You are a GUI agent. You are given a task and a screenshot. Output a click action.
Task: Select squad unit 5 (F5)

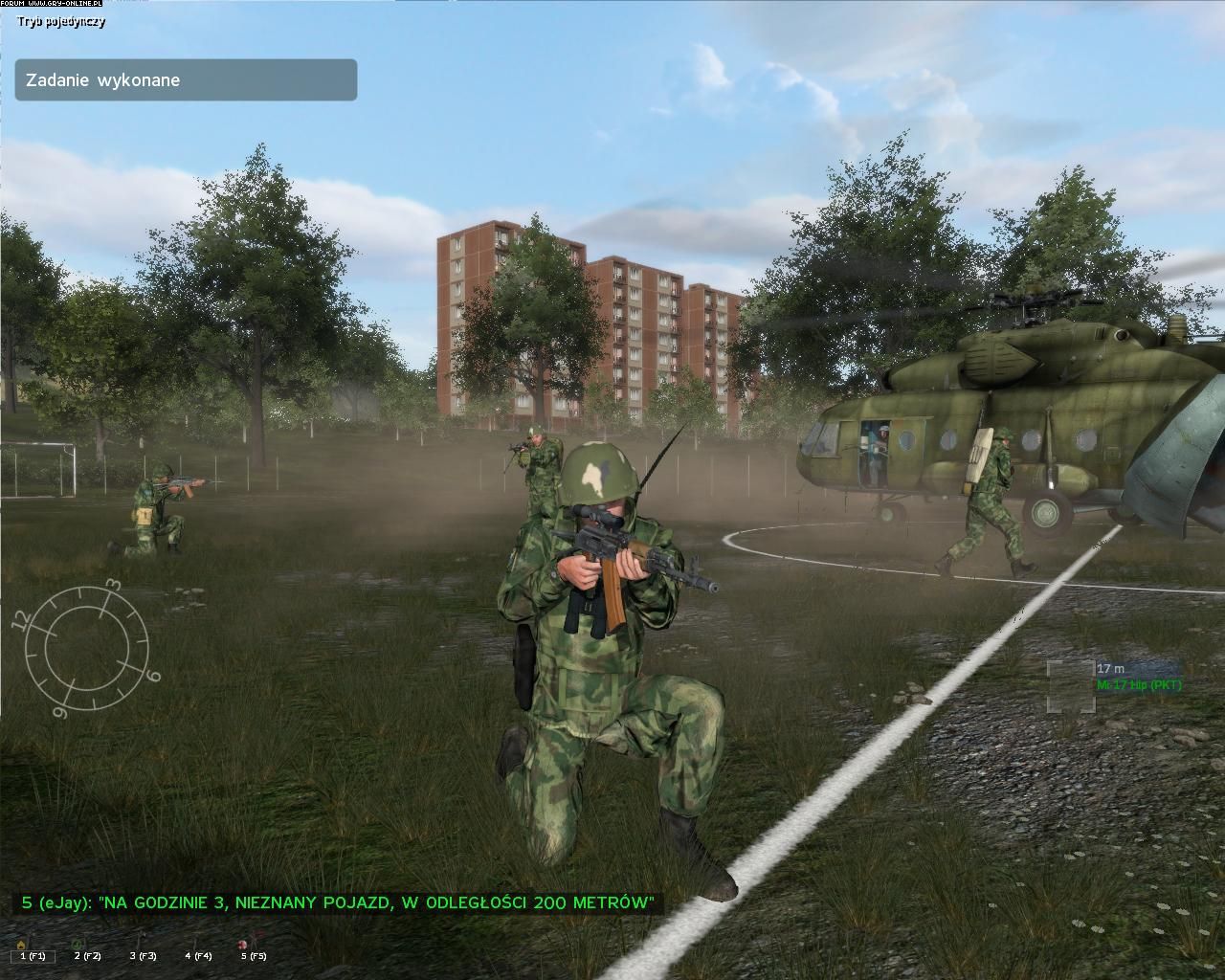pos(253,954)
